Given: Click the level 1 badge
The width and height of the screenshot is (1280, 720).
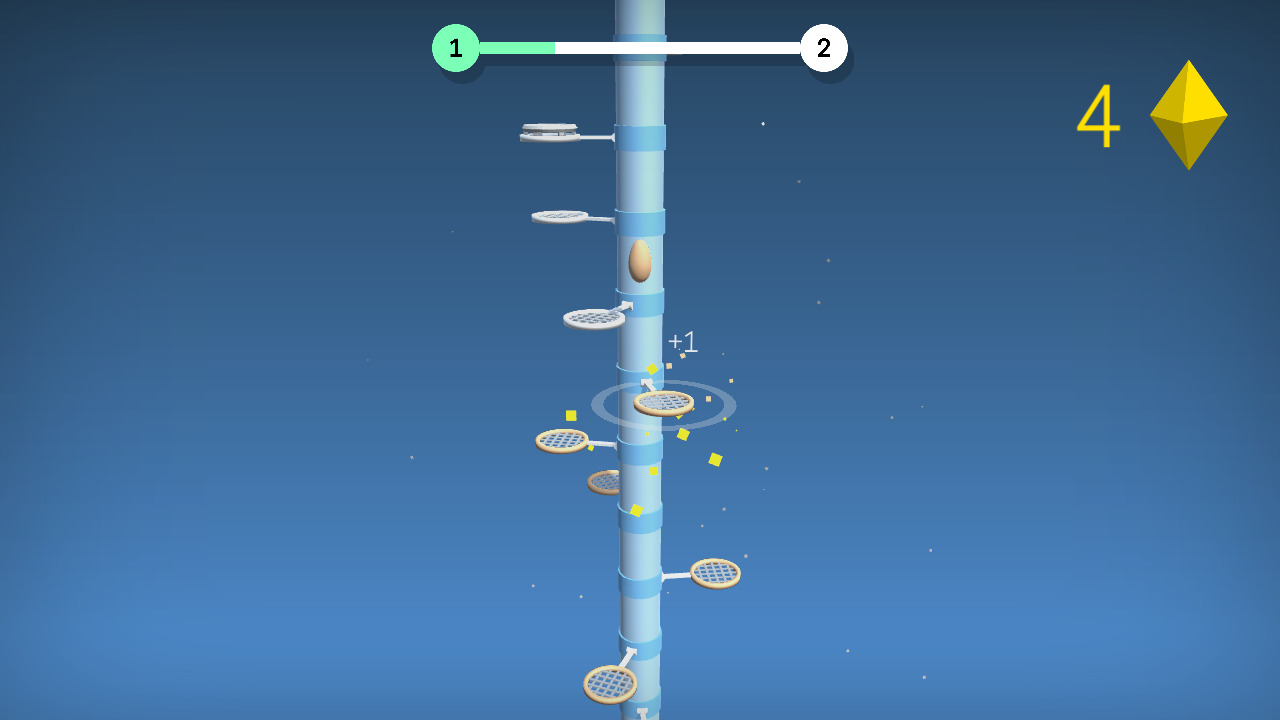Looking at the screenshot, I should click(x=455, y=46).
